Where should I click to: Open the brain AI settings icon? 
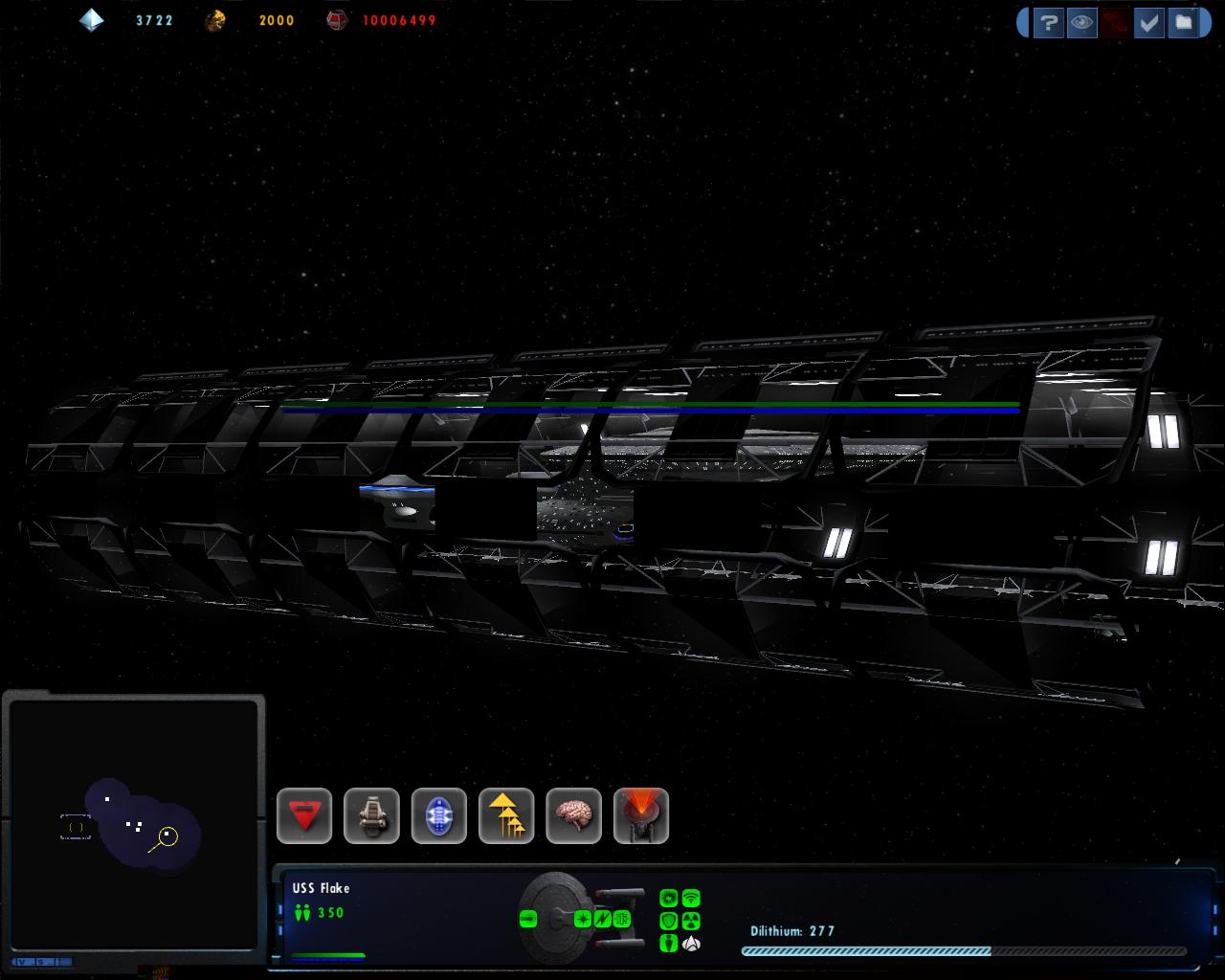coord(573,816)
